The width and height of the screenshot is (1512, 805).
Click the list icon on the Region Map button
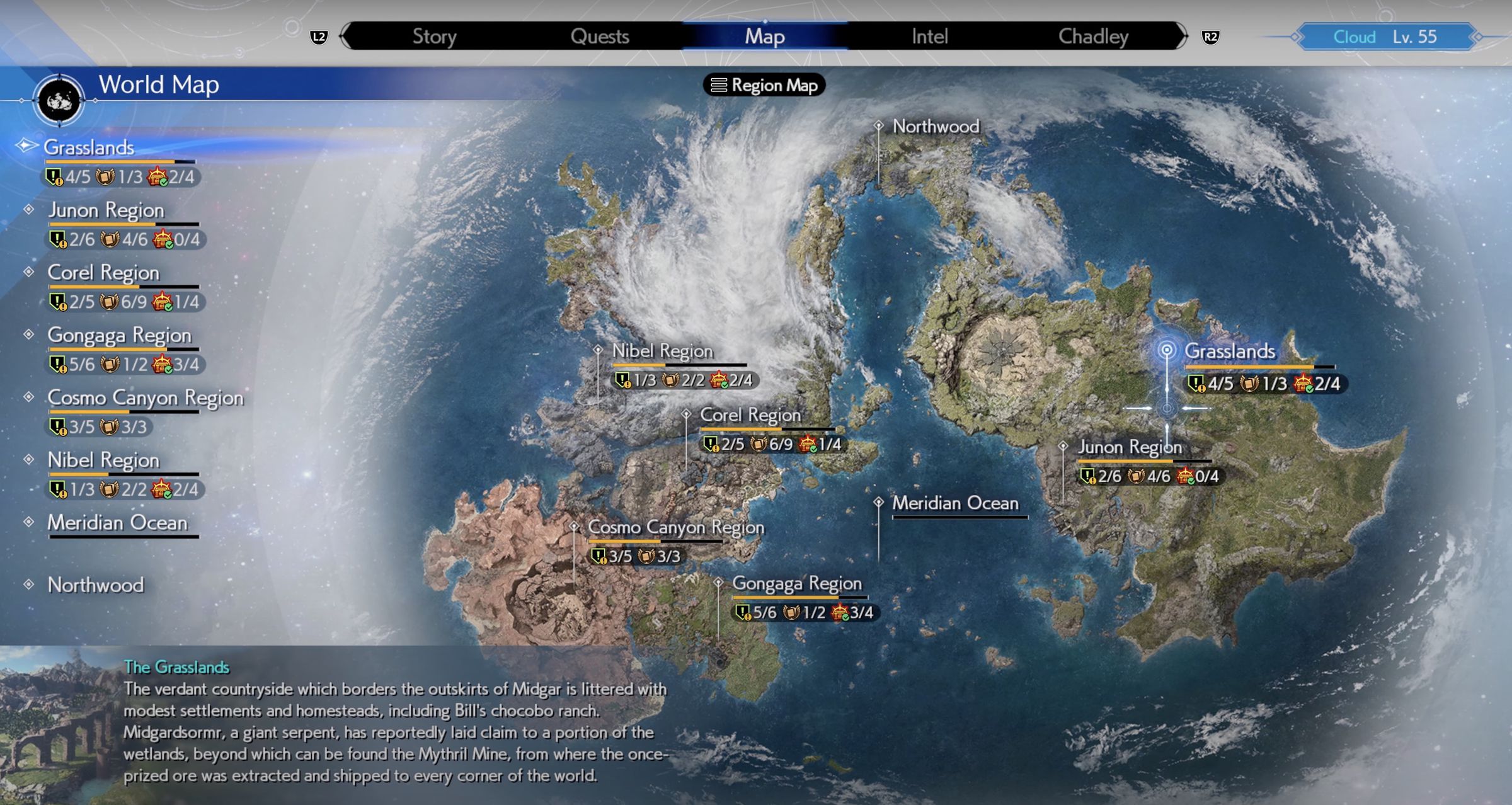click(719, 86)
